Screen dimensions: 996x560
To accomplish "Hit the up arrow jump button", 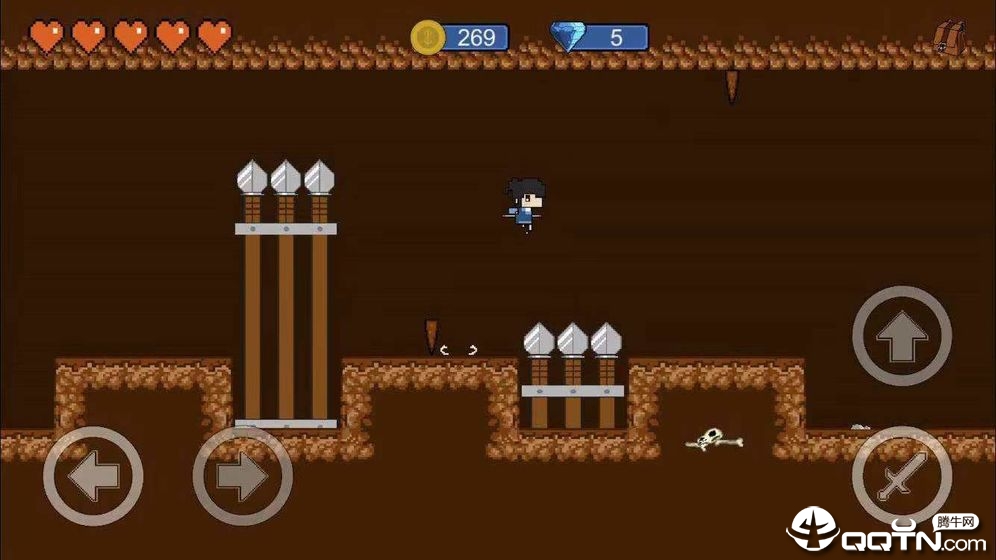I will (x=901, y=337).
